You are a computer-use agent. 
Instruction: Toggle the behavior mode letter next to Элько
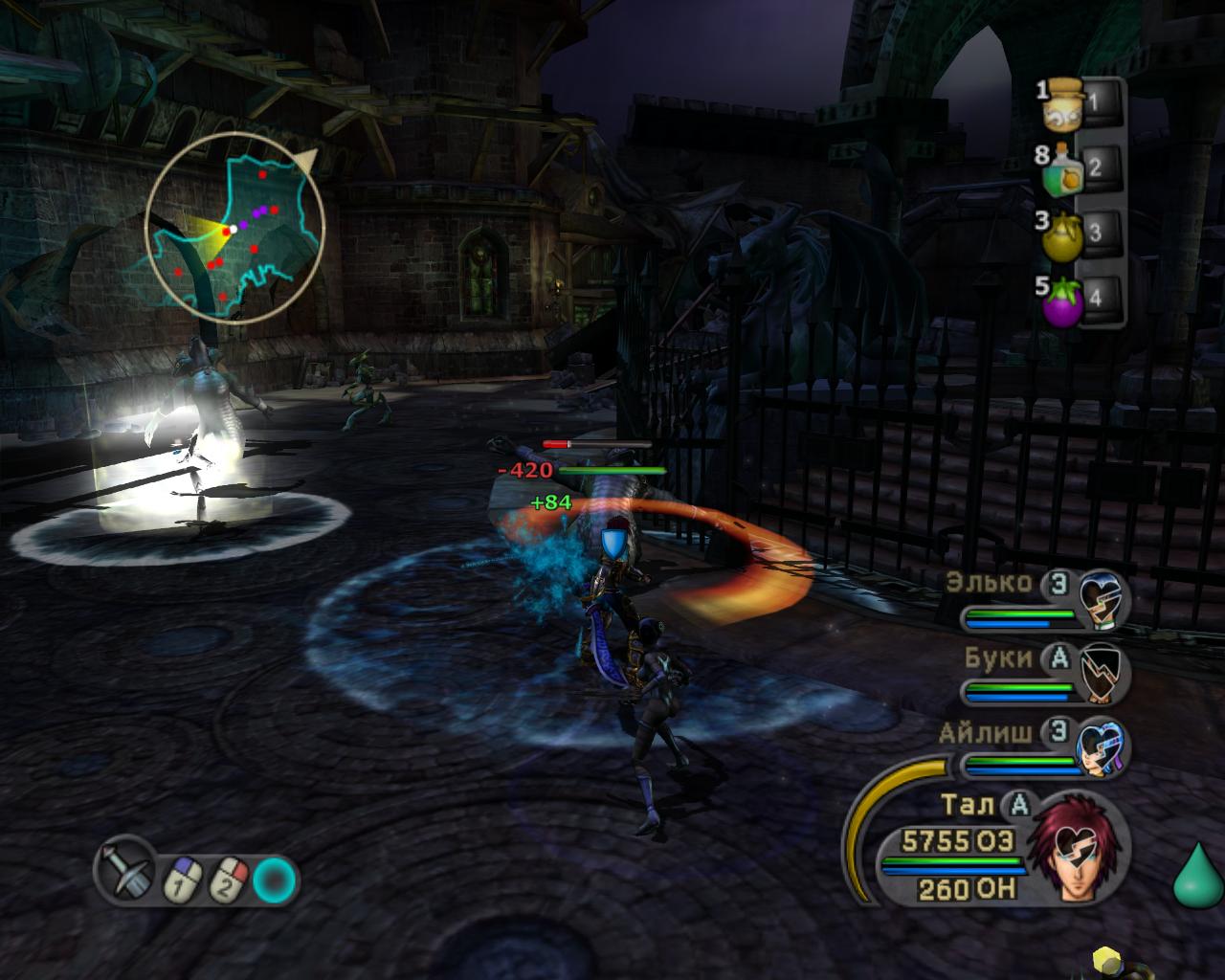click(1058, 583)
